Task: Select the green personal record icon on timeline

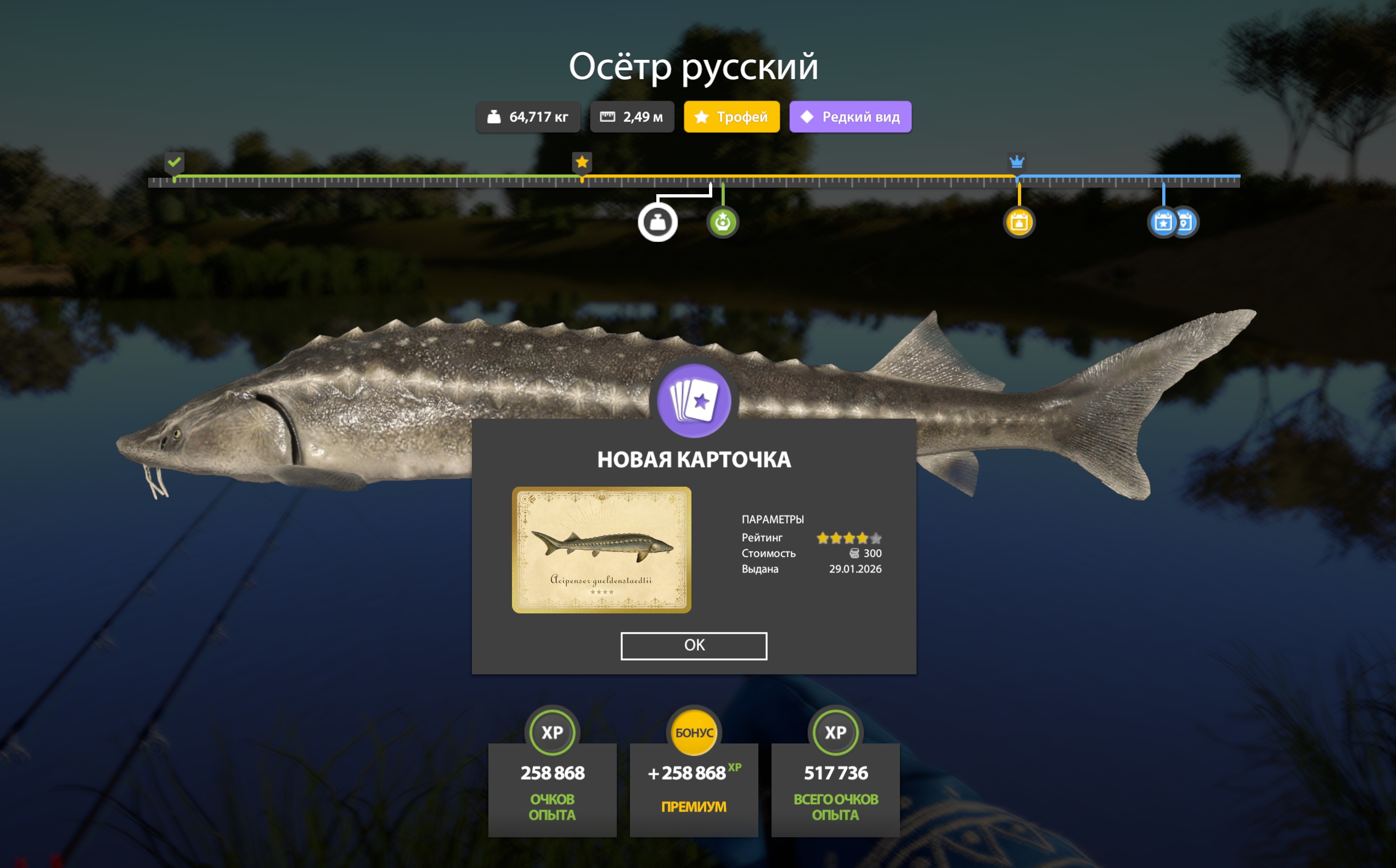Action: click(723, 223)
